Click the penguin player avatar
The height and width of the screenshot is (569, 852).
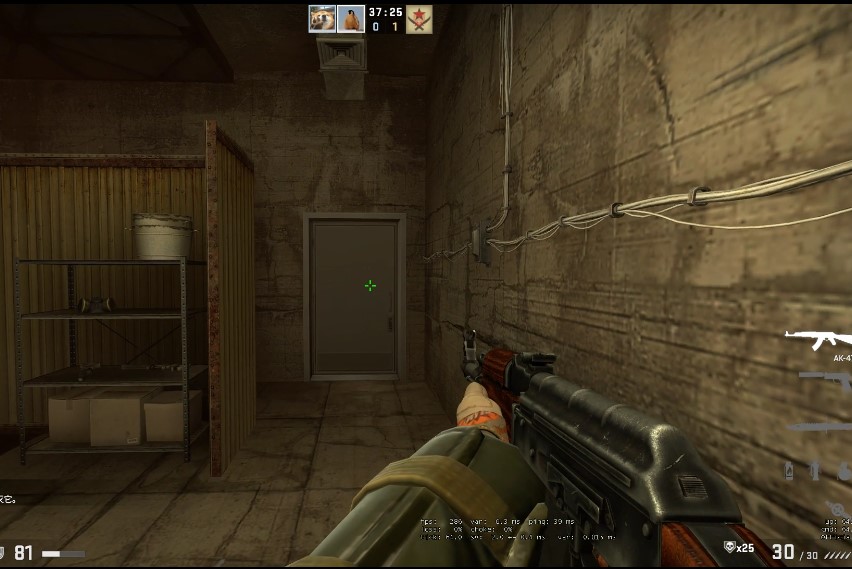[x=350, y=18]
